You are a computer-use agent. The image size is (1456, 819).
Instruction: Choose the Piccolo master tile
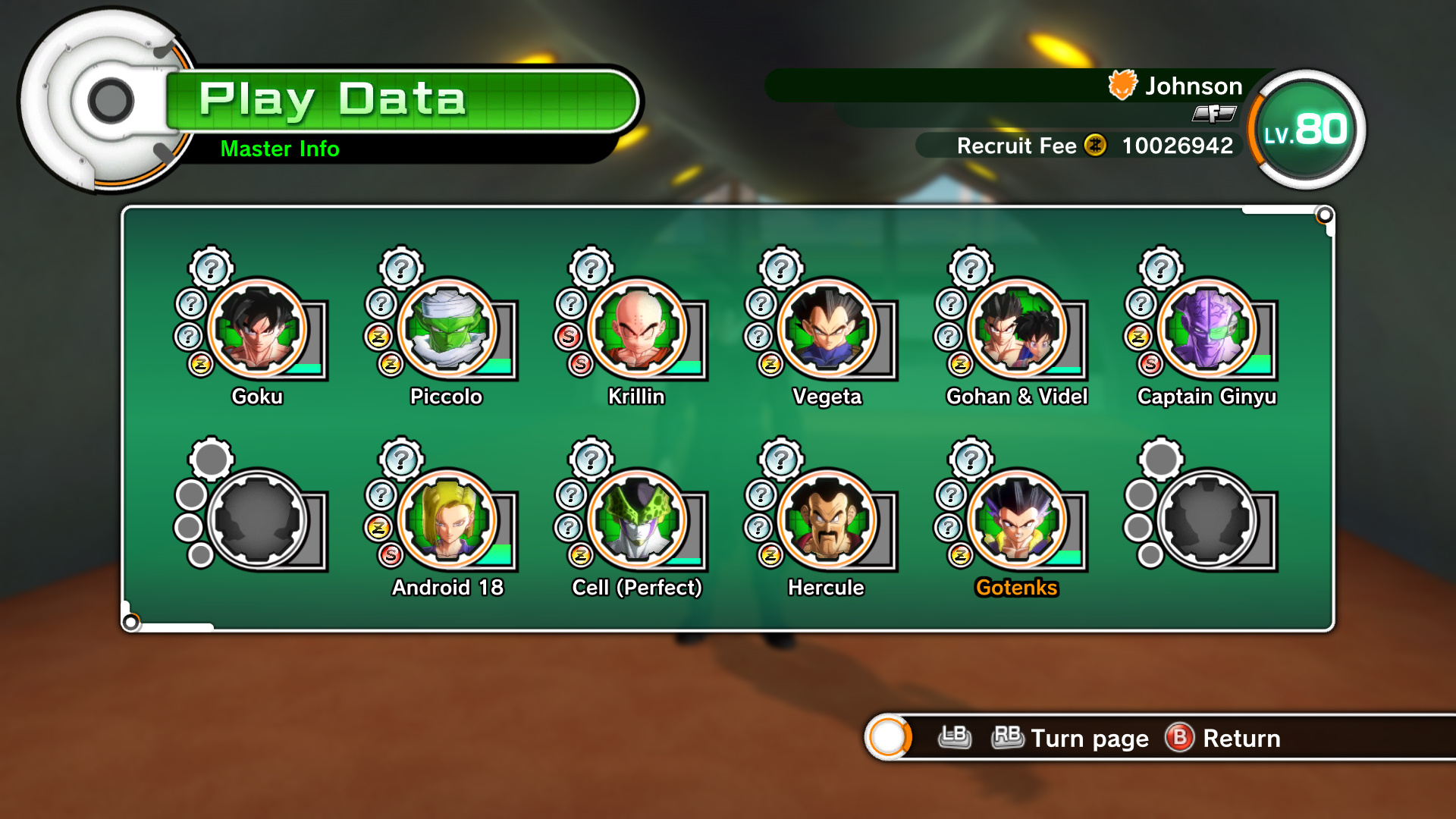click(447, 328)
